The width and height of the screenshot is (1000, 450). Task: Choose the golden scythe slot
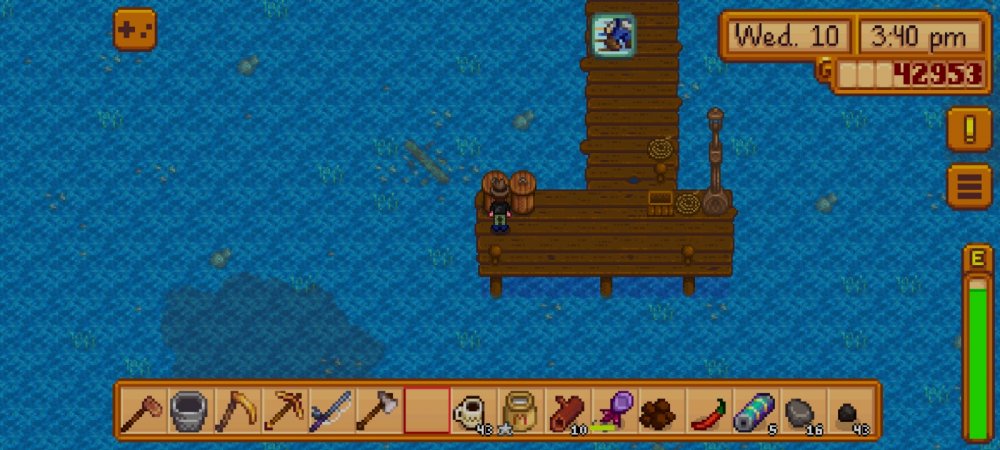click(x=238, y=411)
